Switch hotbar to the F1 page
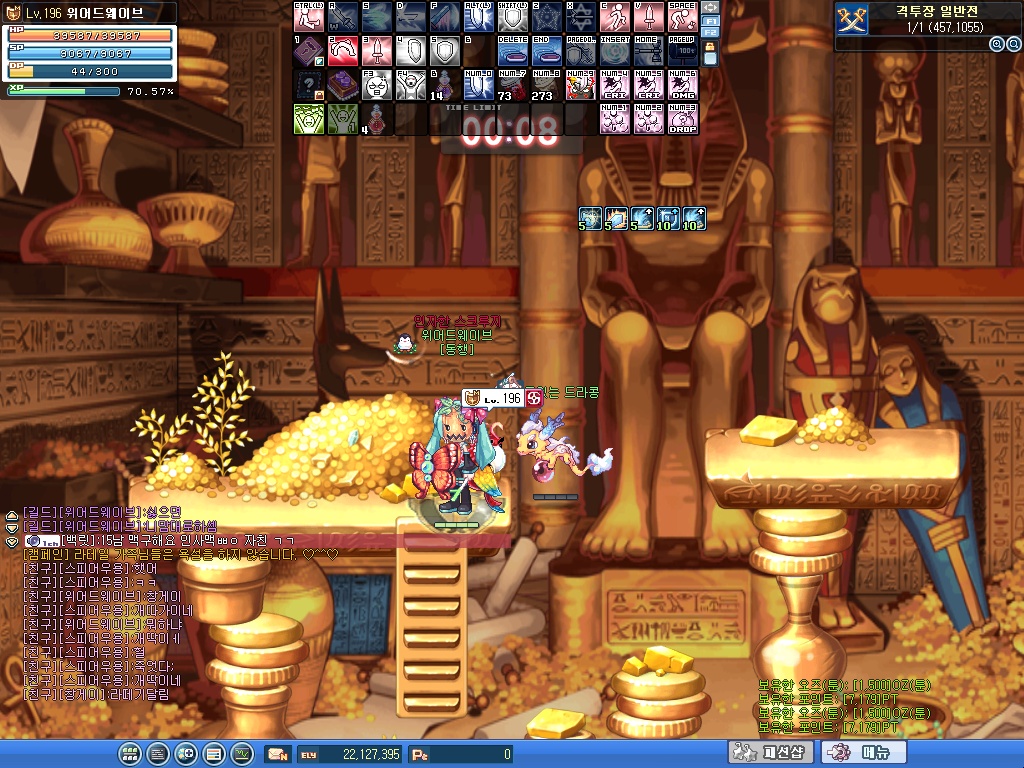 point(710,20)
